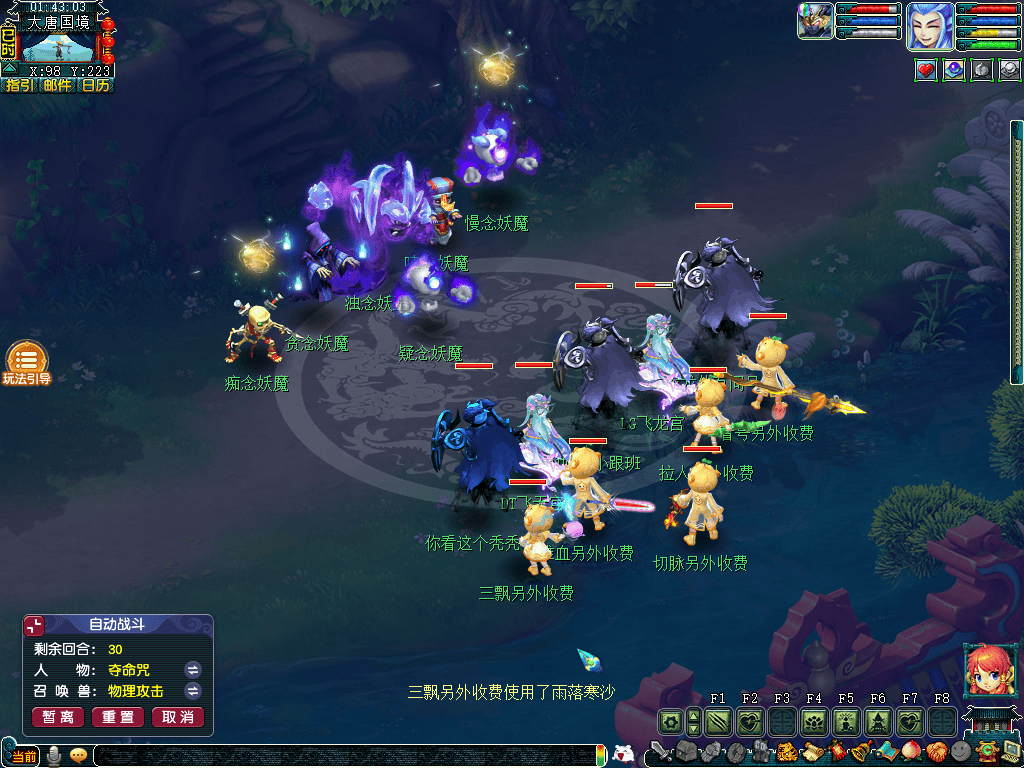This screenshot has width=1024, height=768.
Task: Collapse the 自动战斗 panel
Action: [x=34, y=625]
